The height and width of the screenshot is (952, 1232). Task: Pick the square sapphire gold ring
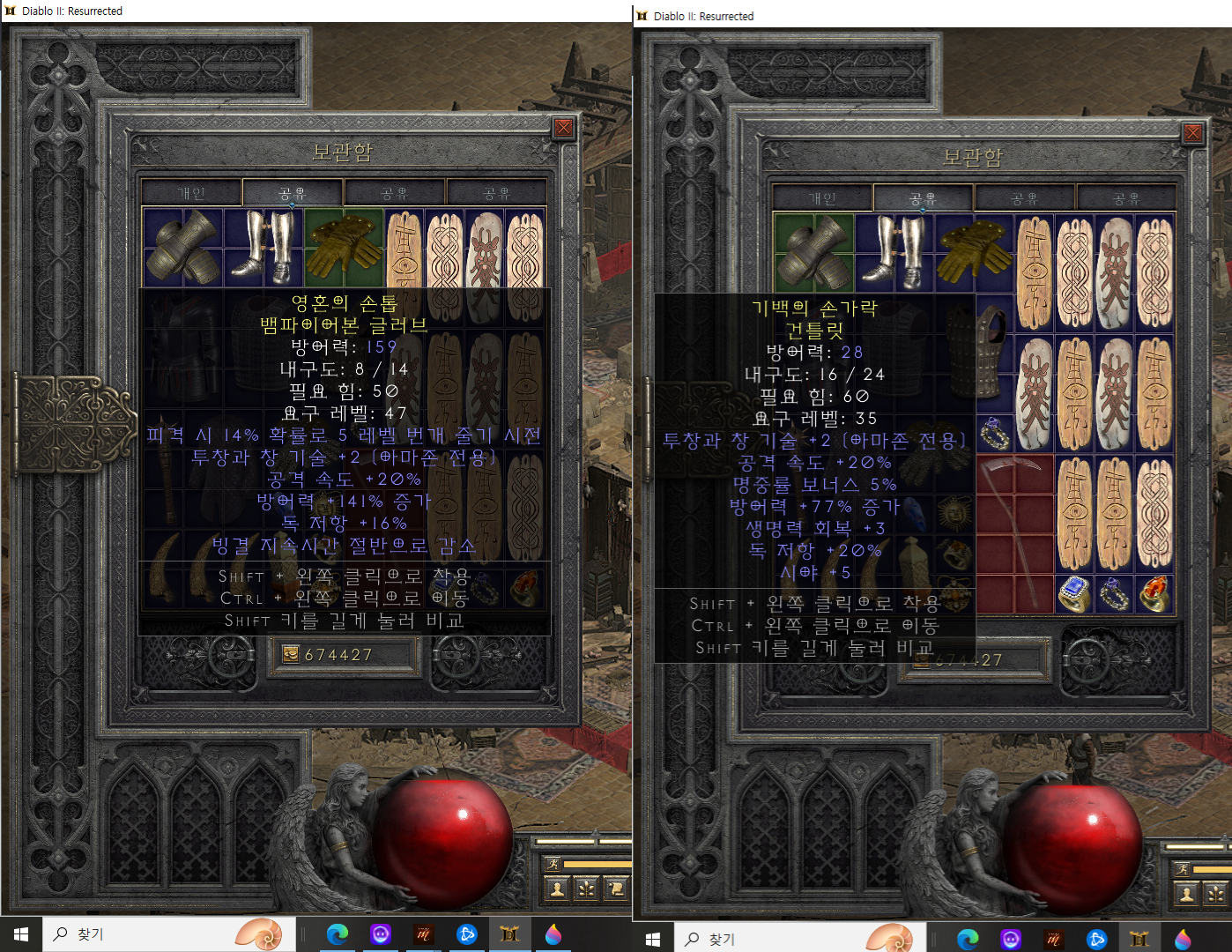(x=1074, y=593)
